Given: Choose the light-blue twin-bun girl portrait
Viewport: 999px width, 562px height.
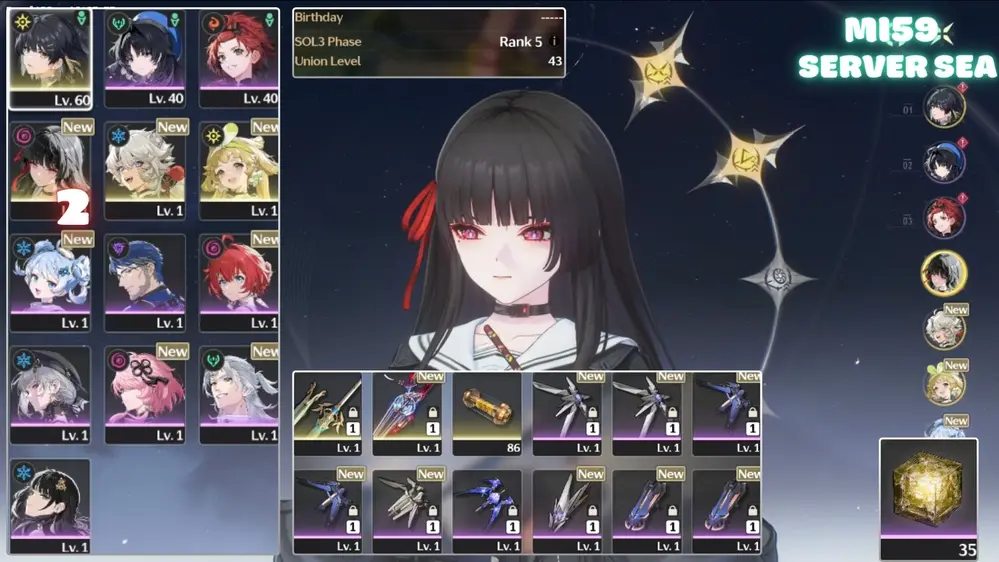Looking at the screenshot, I should (50, 282).
